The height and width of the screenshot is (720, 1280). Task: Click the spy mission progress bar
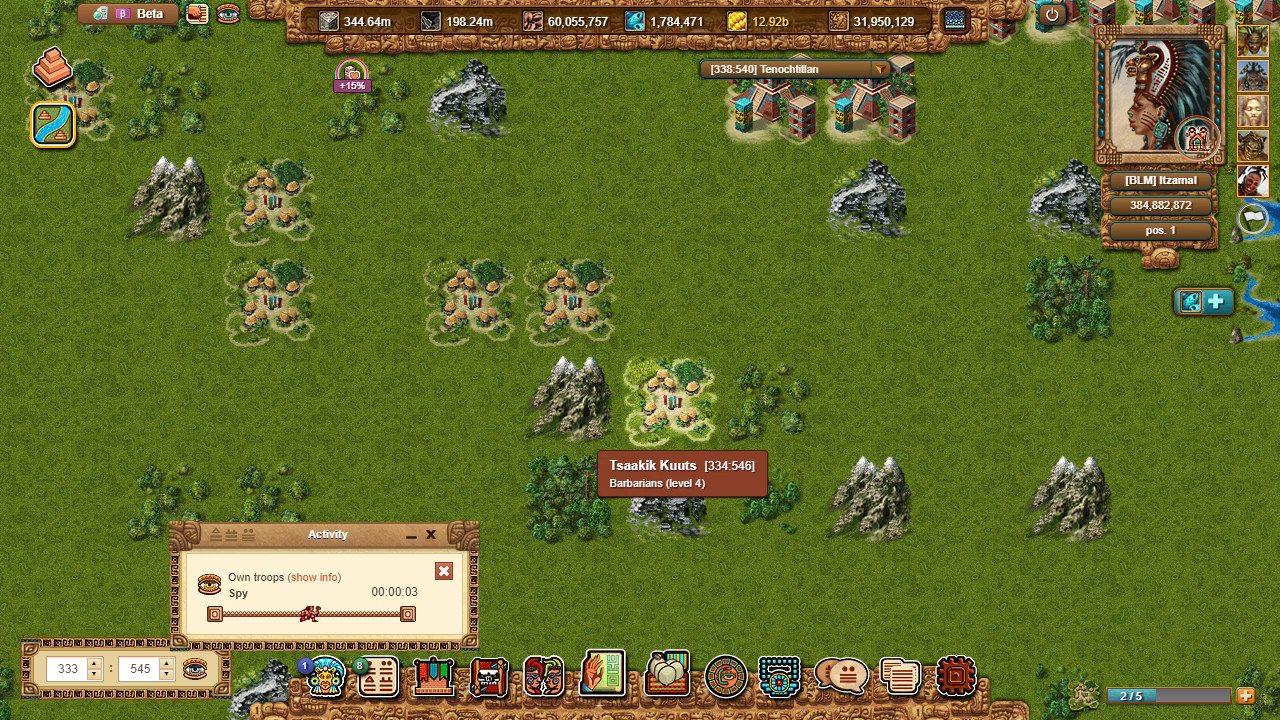310,613
